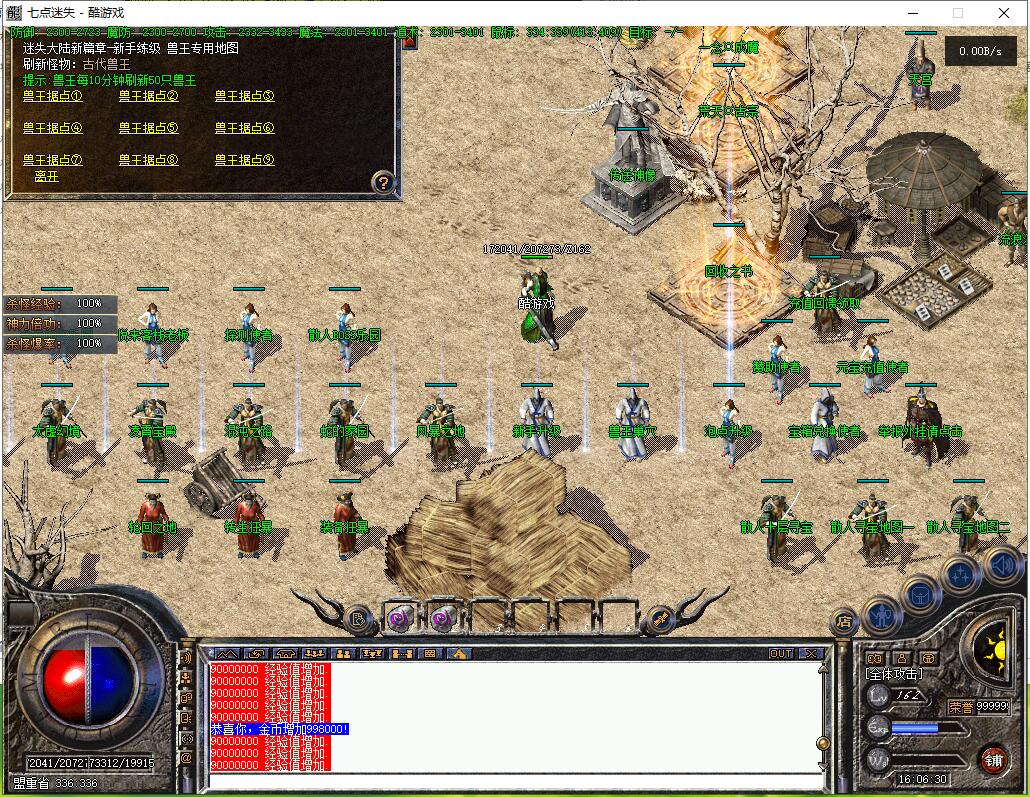
Task: Select the 兽王据点⑨ destination
Action: tap(244, 160)
